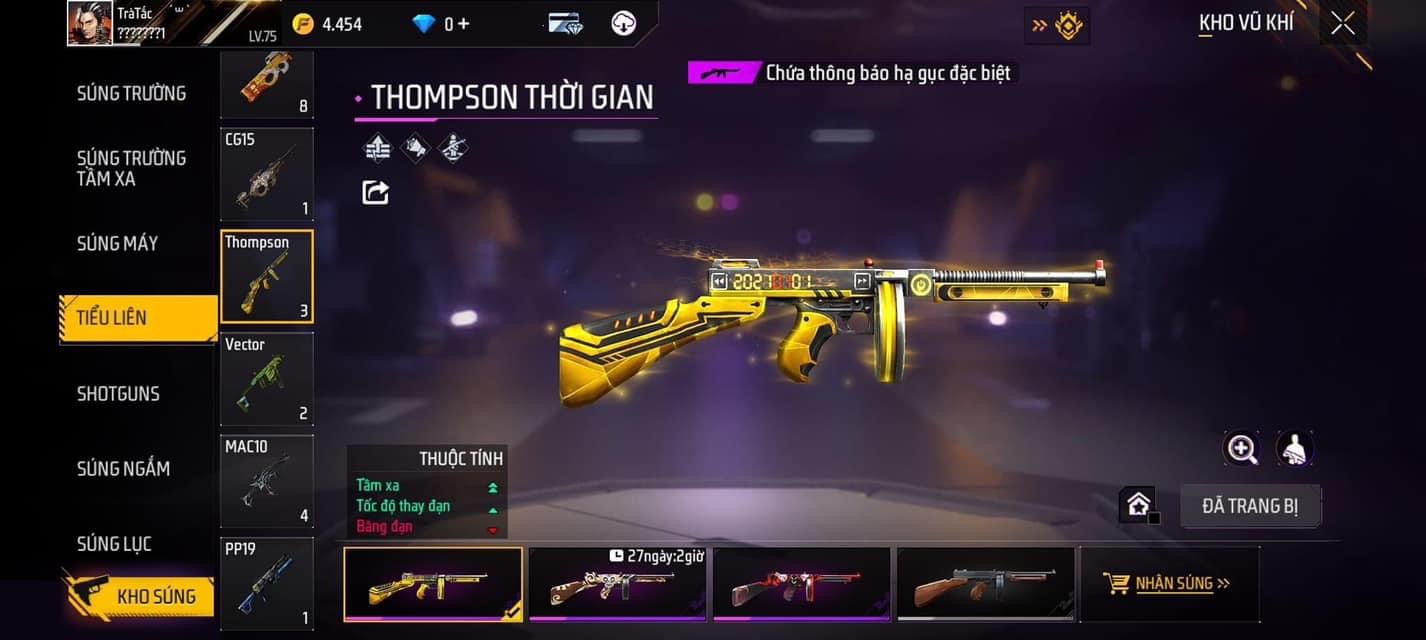Zoom in with the magnifier icon
The image size is (1426, 640).
tap(1242, 449)
